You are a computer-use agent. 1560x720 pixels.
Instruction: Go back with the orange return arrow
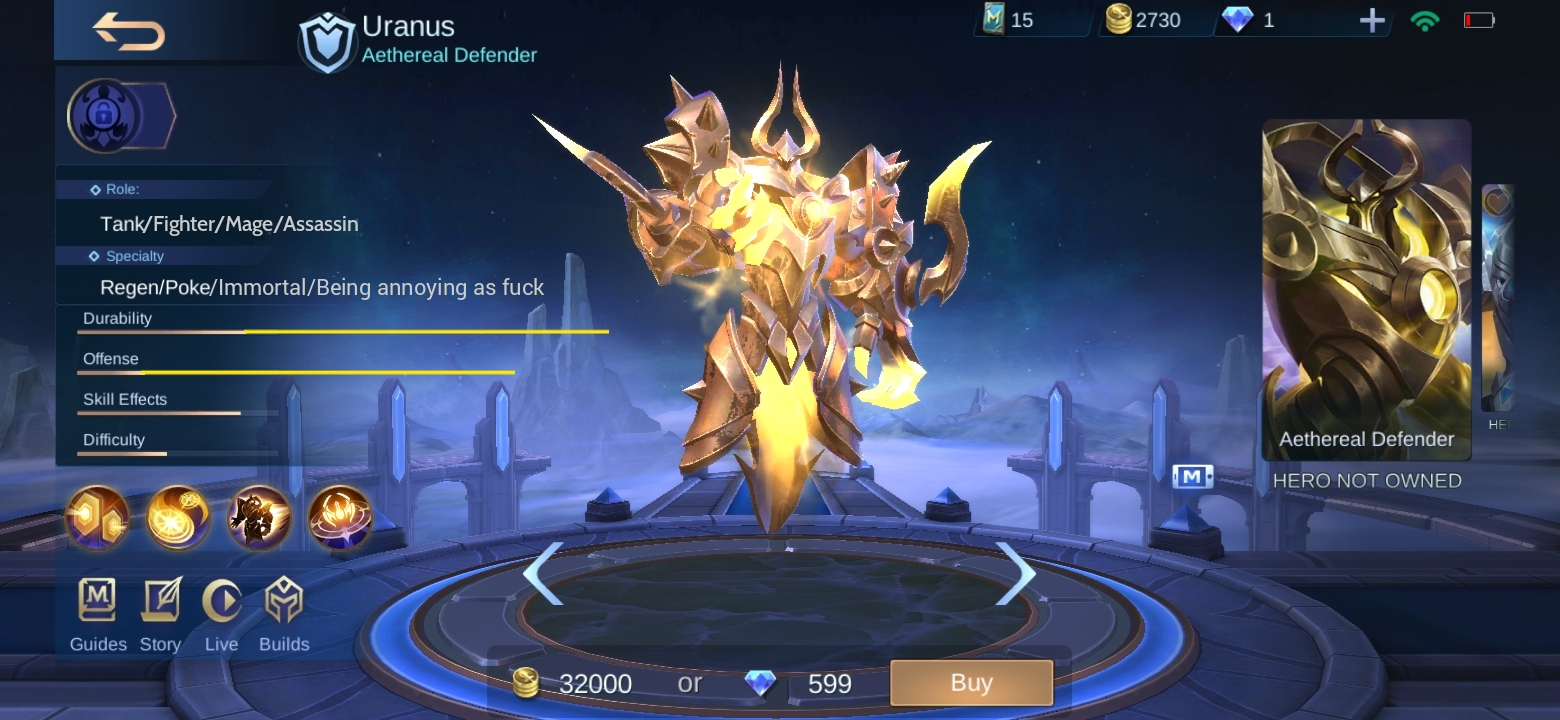coord(129,31)
